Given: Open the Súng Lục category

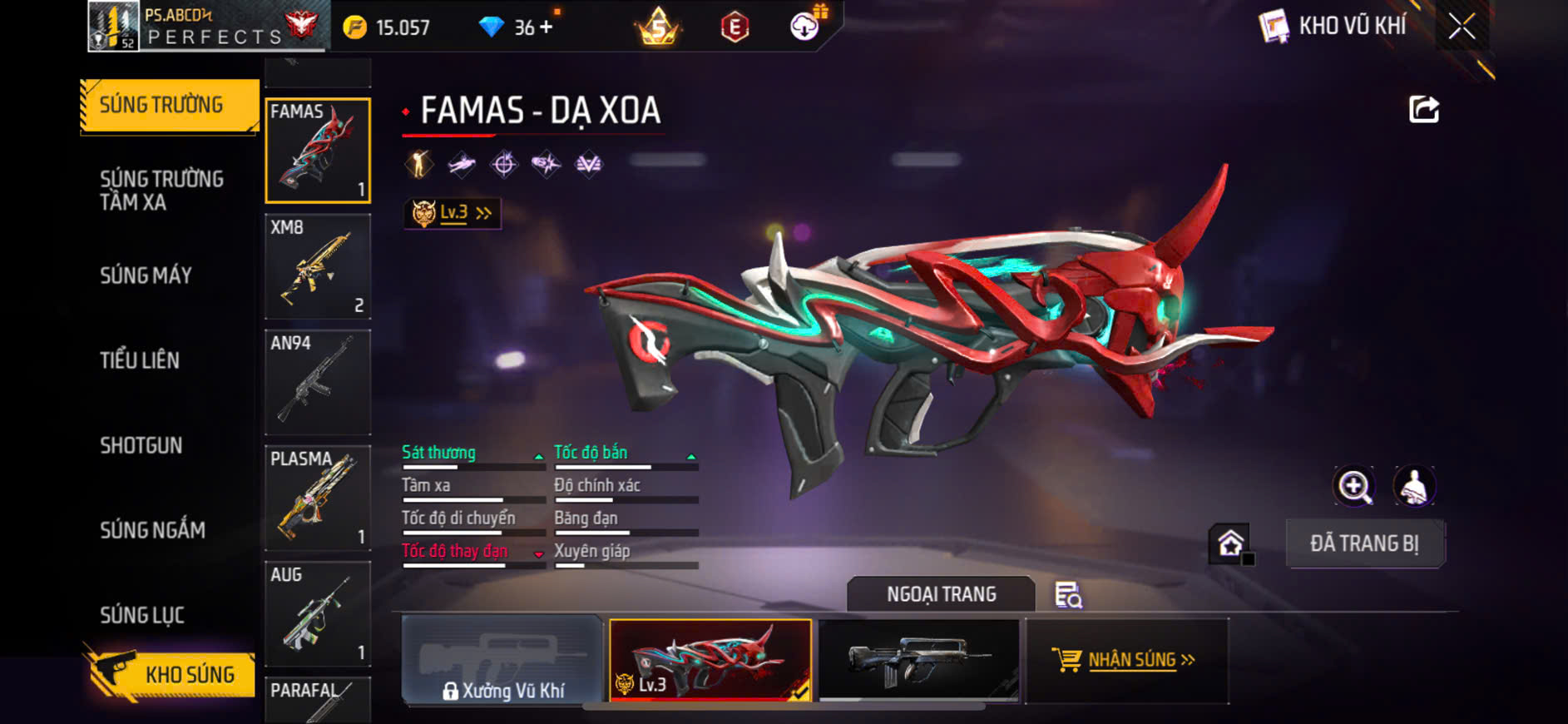Looking at the screenshot, I should point(142,615).
